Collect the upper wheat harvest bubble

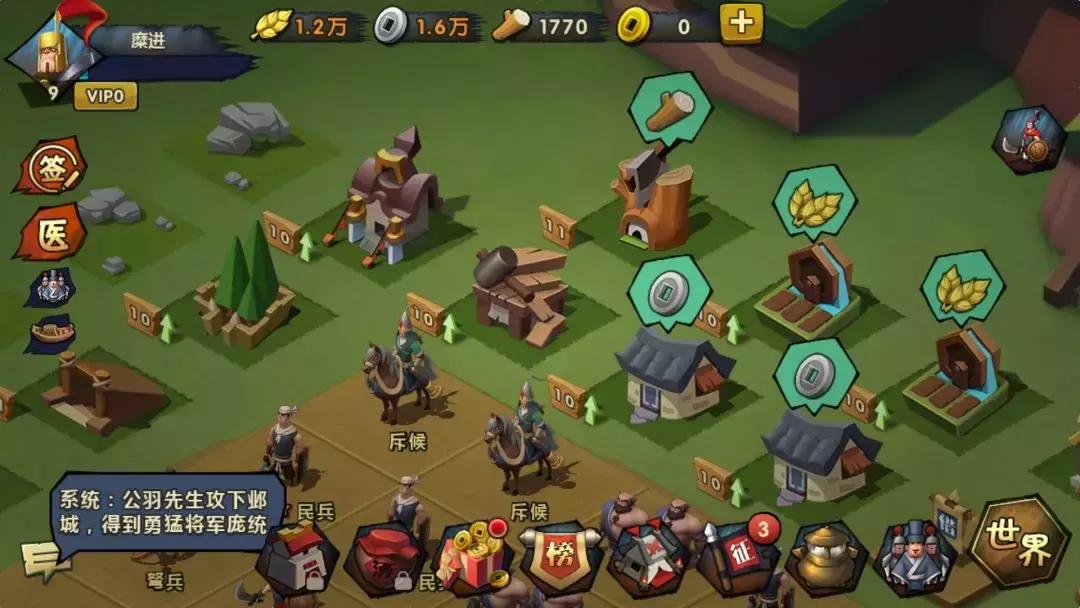[x=814, y=204]
